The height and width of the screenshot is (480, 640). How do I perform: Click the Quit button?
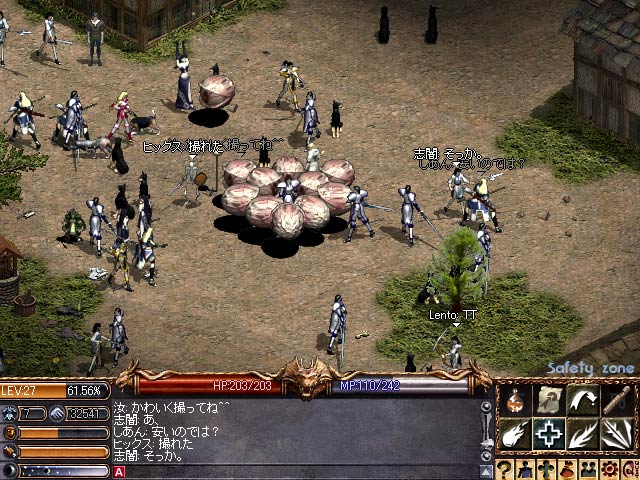pos(630,469)
